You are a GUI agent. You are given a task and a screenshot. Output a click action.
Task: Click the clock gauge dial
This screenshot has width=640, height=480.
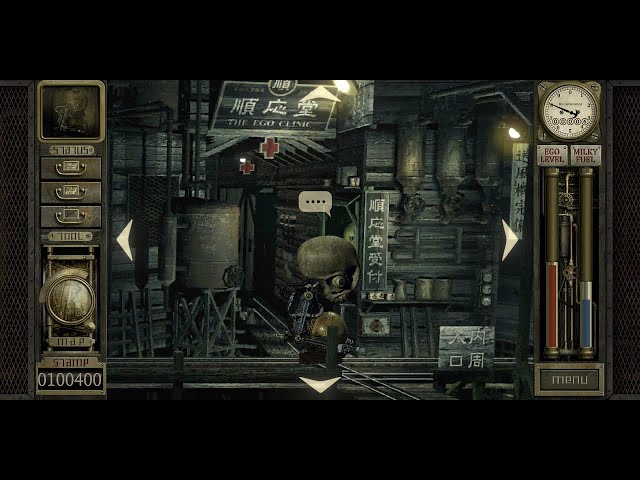pyautogui.click(x=569, y=111)
